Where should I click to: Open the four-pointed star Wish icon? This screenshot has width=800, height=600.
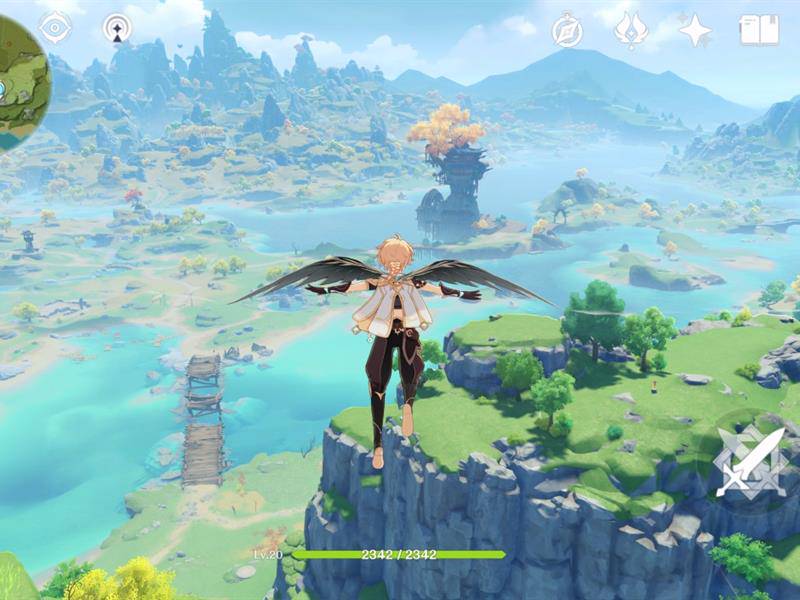695,30
